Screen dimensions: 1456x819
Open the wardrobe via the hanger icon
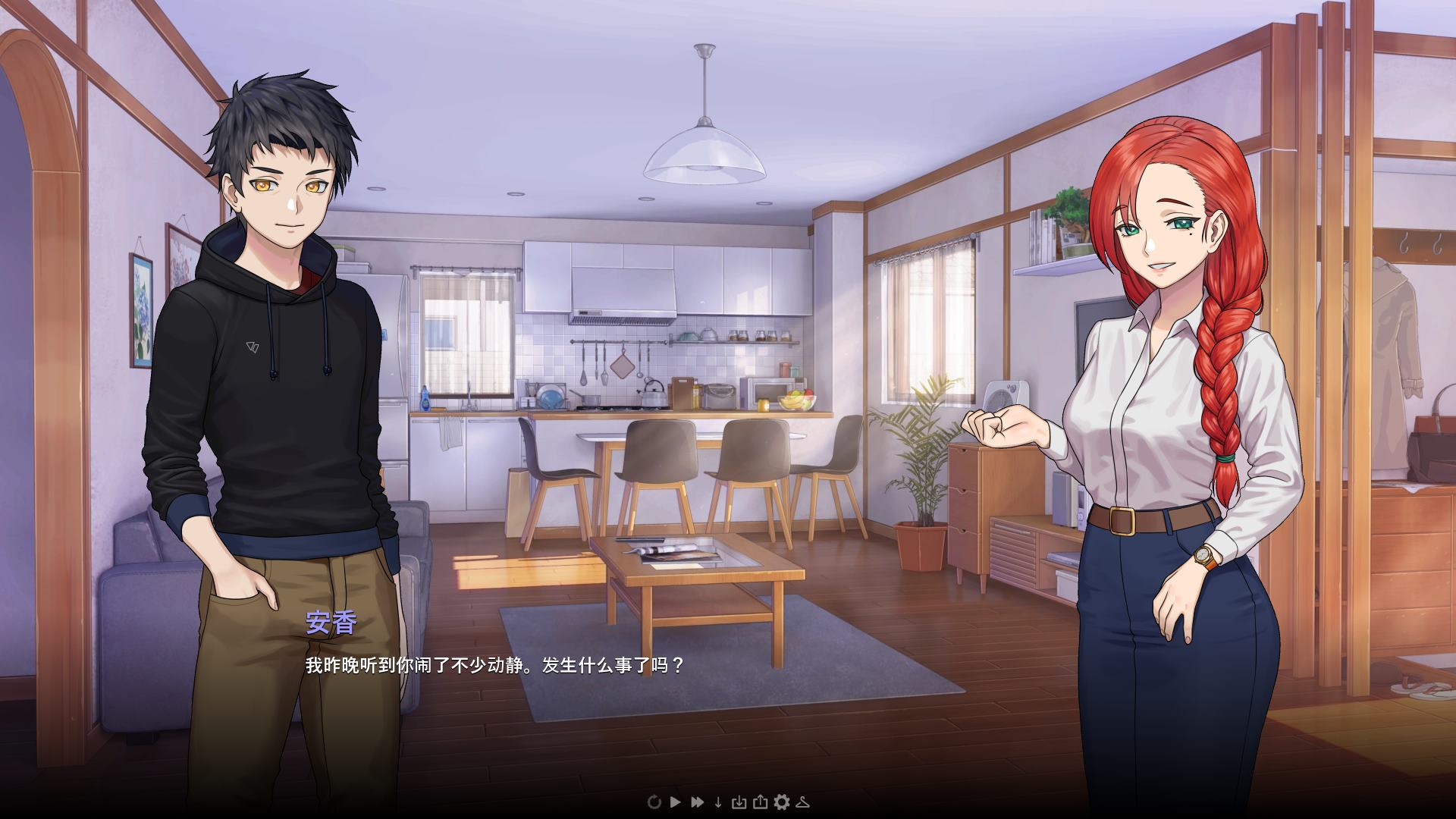804,802
